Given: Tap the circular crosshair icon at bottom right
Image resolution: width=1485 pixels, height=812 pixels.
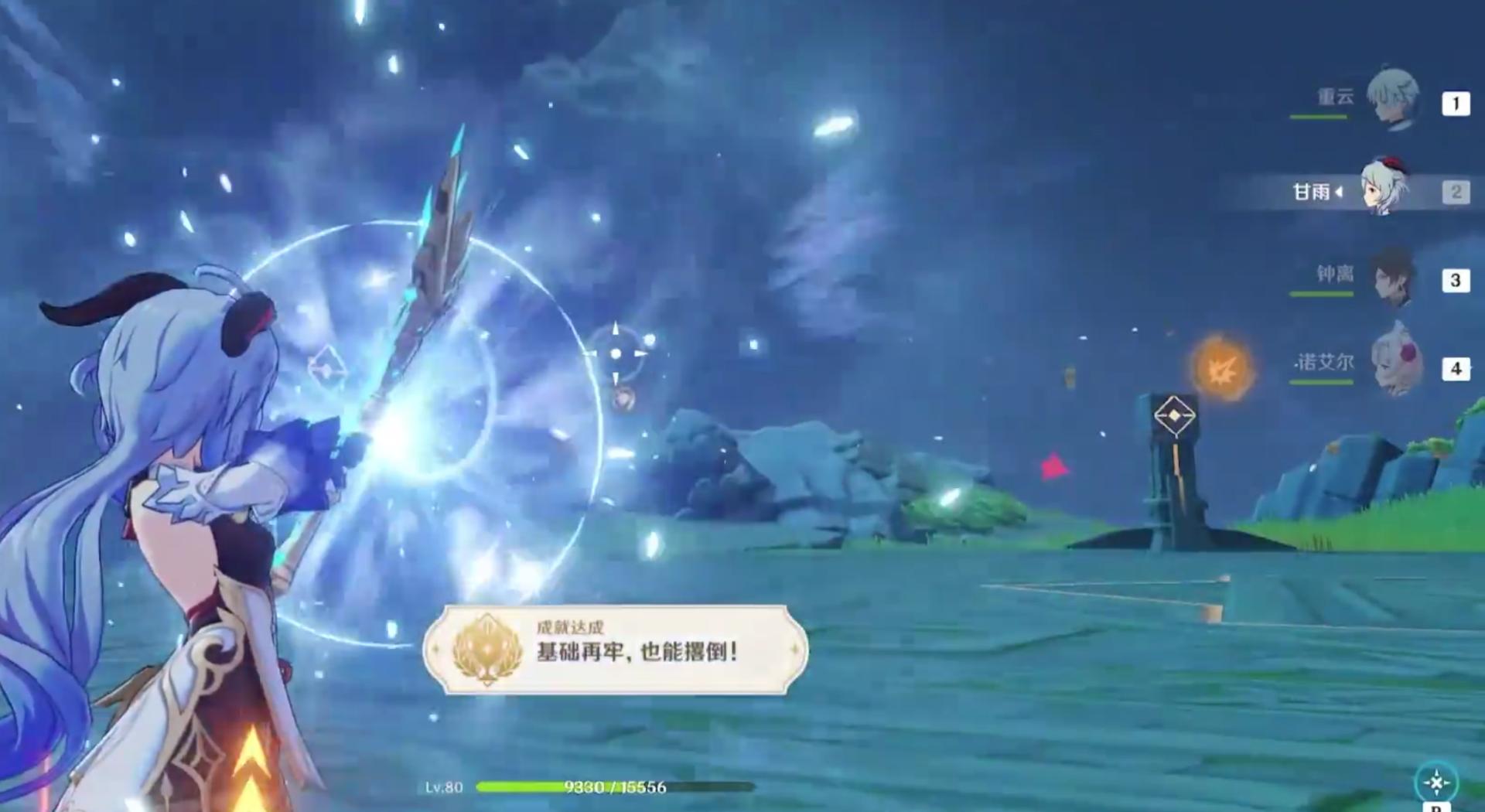Looking at the screenshot, I should pos(1435,783).
